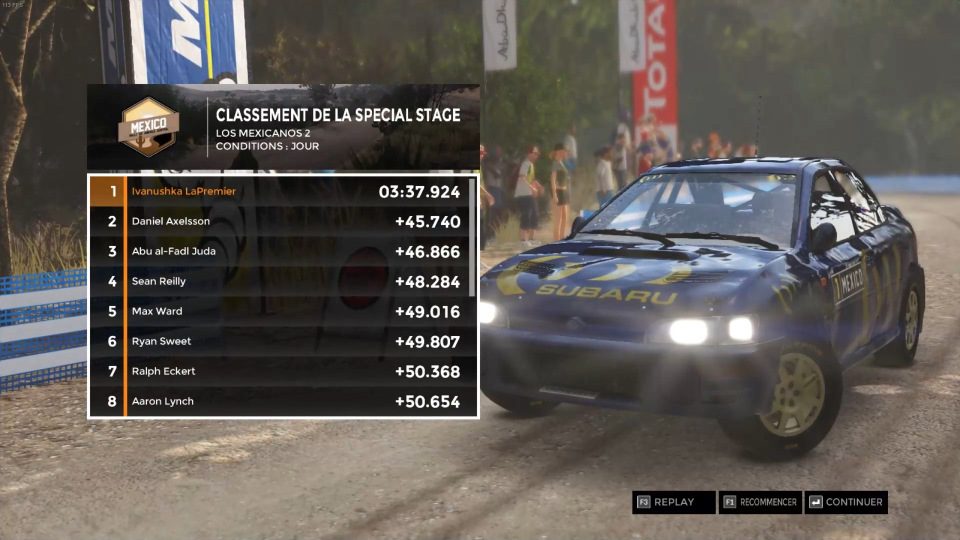960x540 pixels.
Task: Select Daniel Axelsson's leaderboard row
Action: click(x=278, y=221)
